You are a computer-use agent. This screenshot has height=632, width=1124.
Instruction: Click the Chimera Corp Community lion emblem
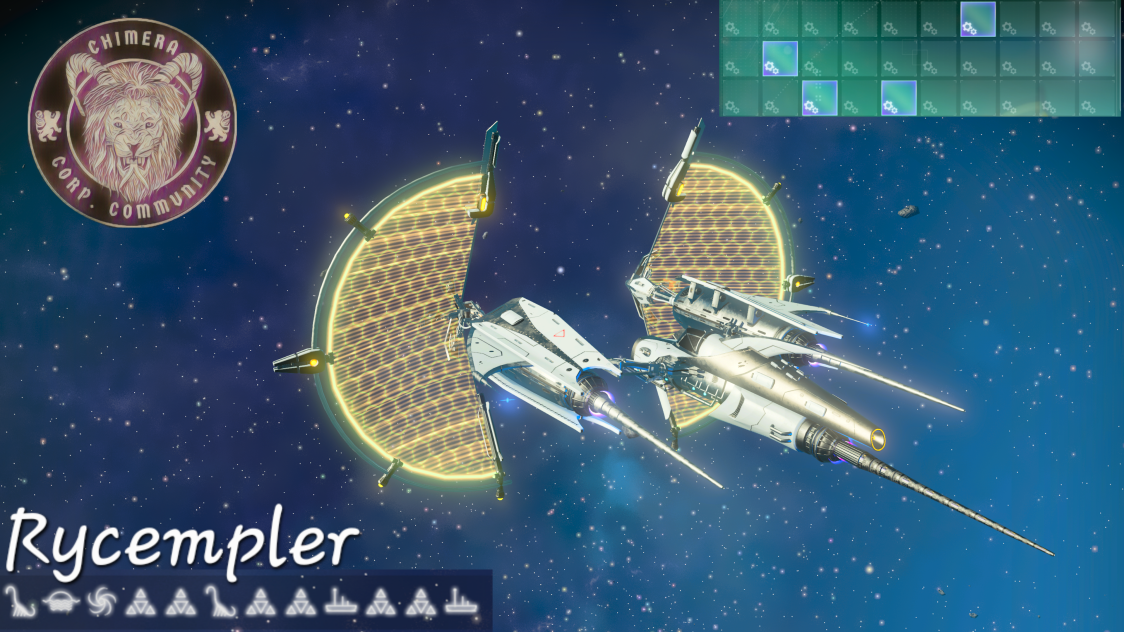(132, 124)
